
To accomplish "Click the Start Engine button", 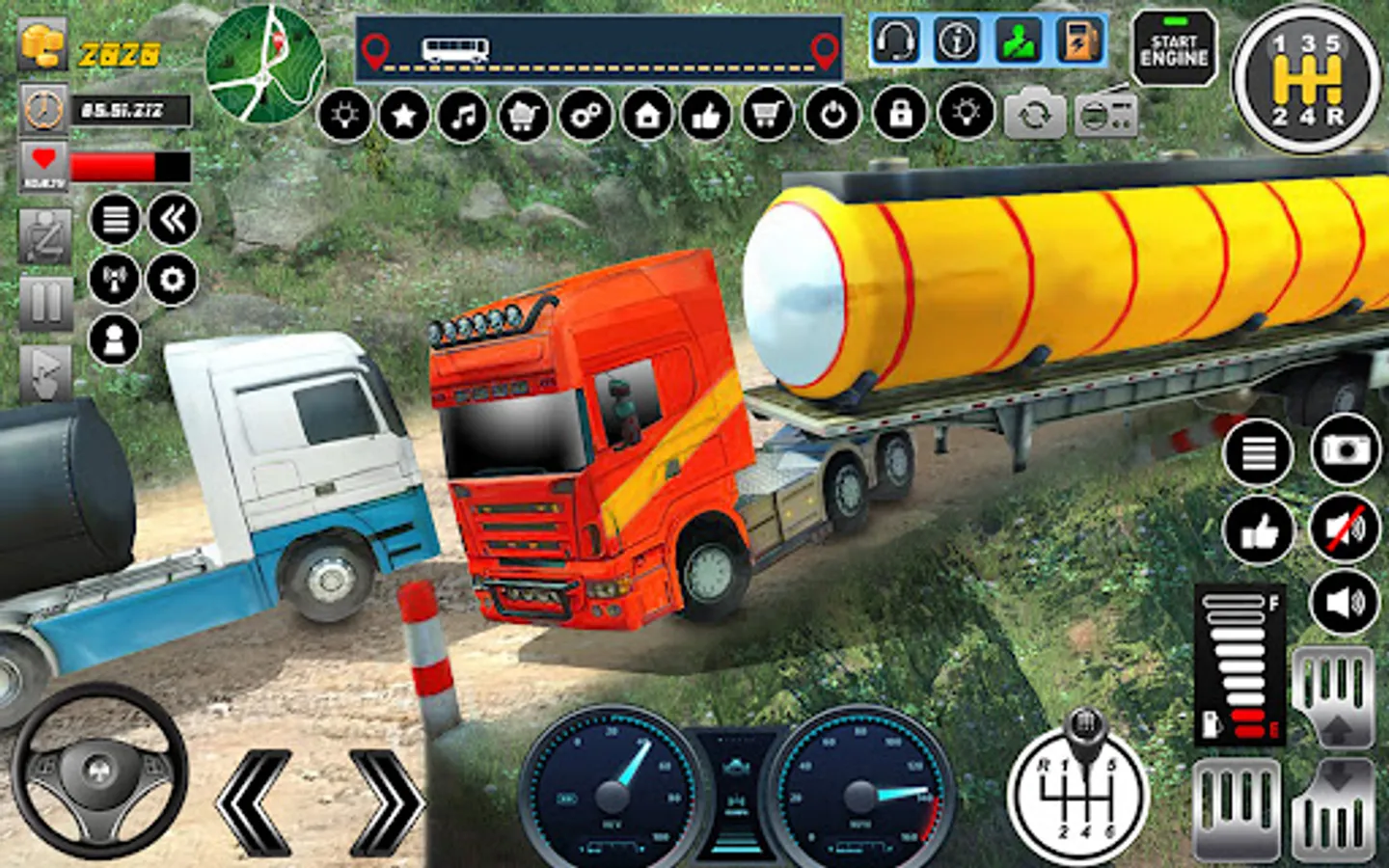I will click(1173, 50).
